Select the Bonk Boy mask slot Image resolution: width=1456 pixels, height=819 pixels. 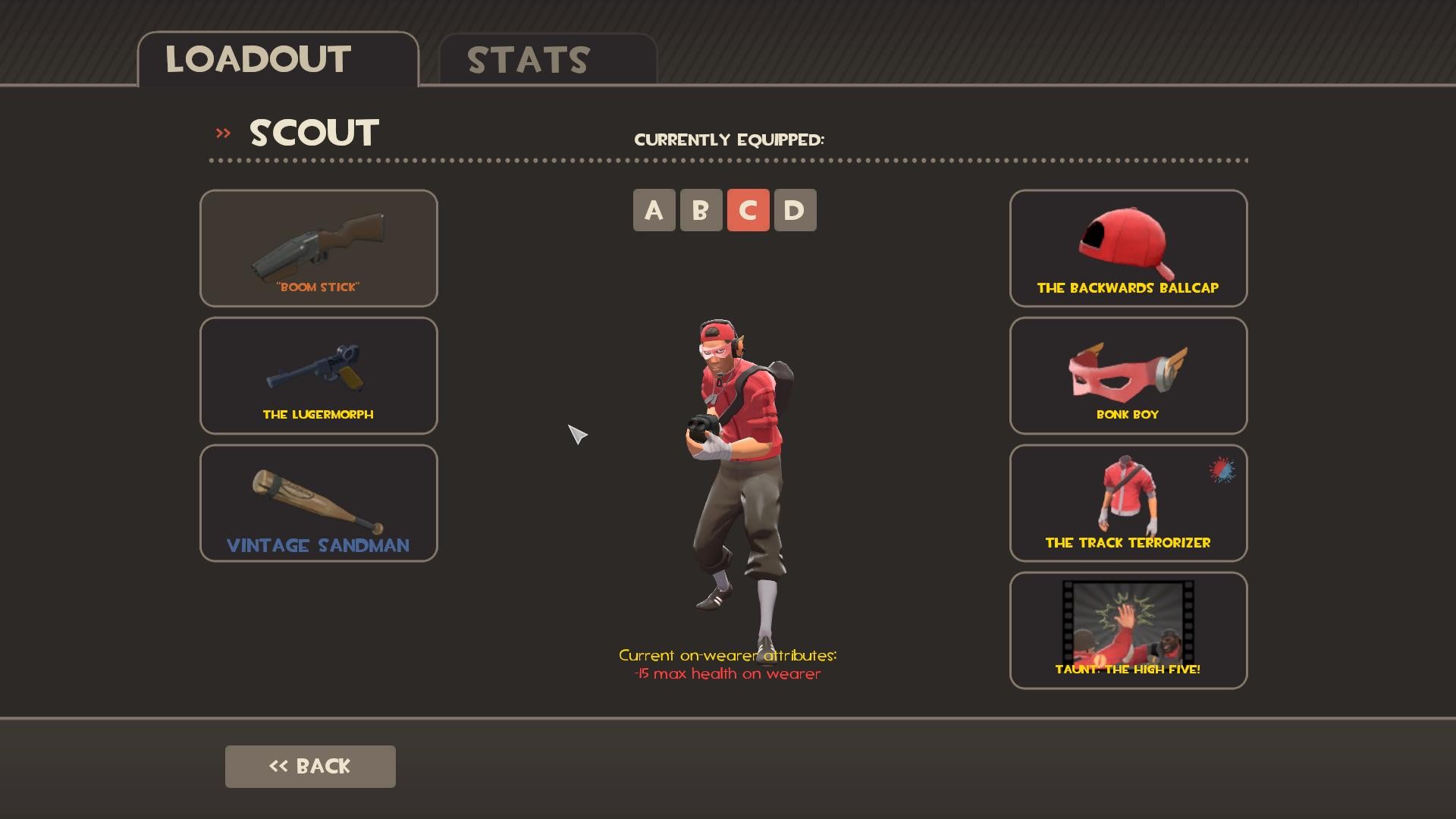point(1128,375)
